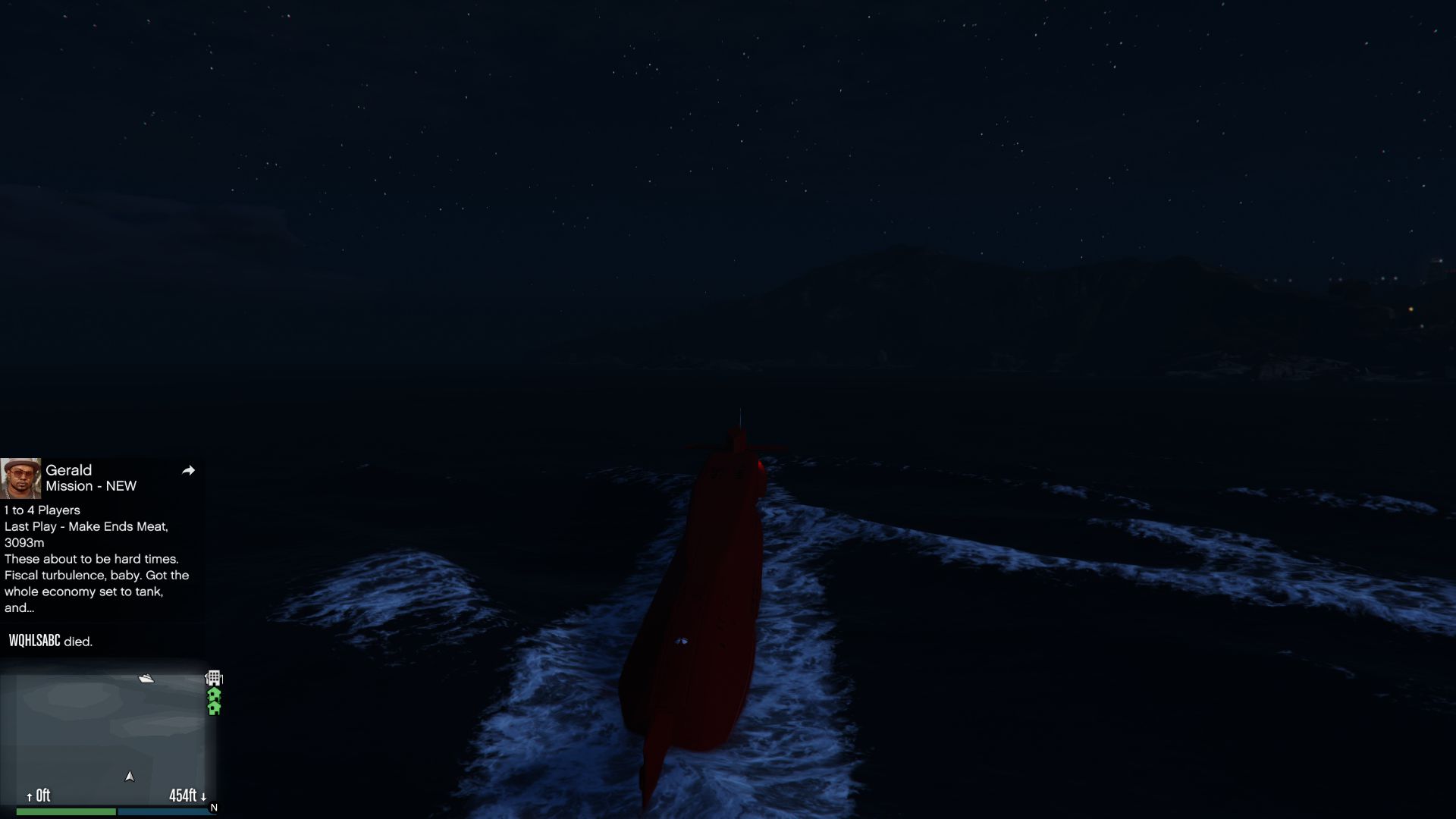Click the 1 to 4 Players label
Screen dimensions: 1456x819
tap(42, 510)
